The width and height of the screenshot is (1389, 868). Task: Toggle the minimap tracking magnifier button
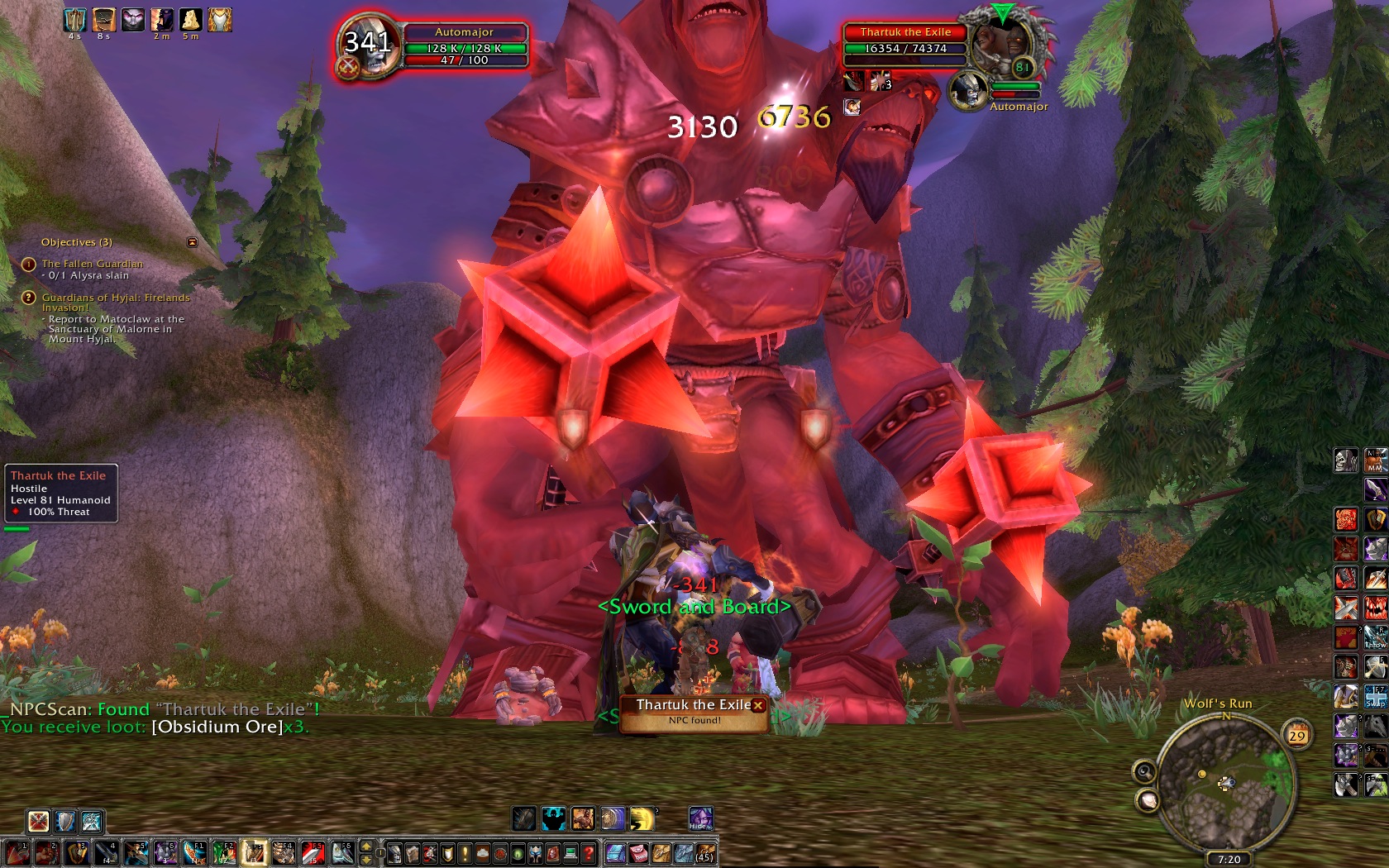(1144, 771)
